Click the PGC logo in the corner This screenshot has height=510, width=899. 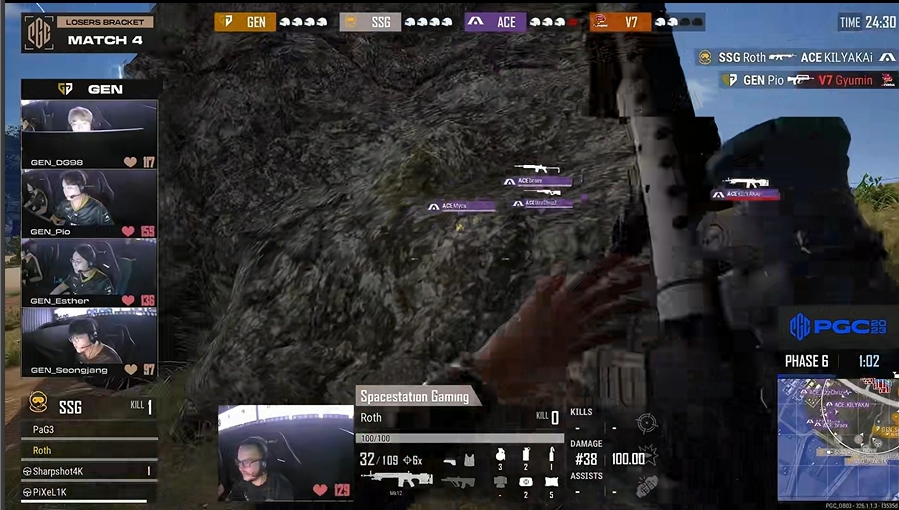coord(836,327)
